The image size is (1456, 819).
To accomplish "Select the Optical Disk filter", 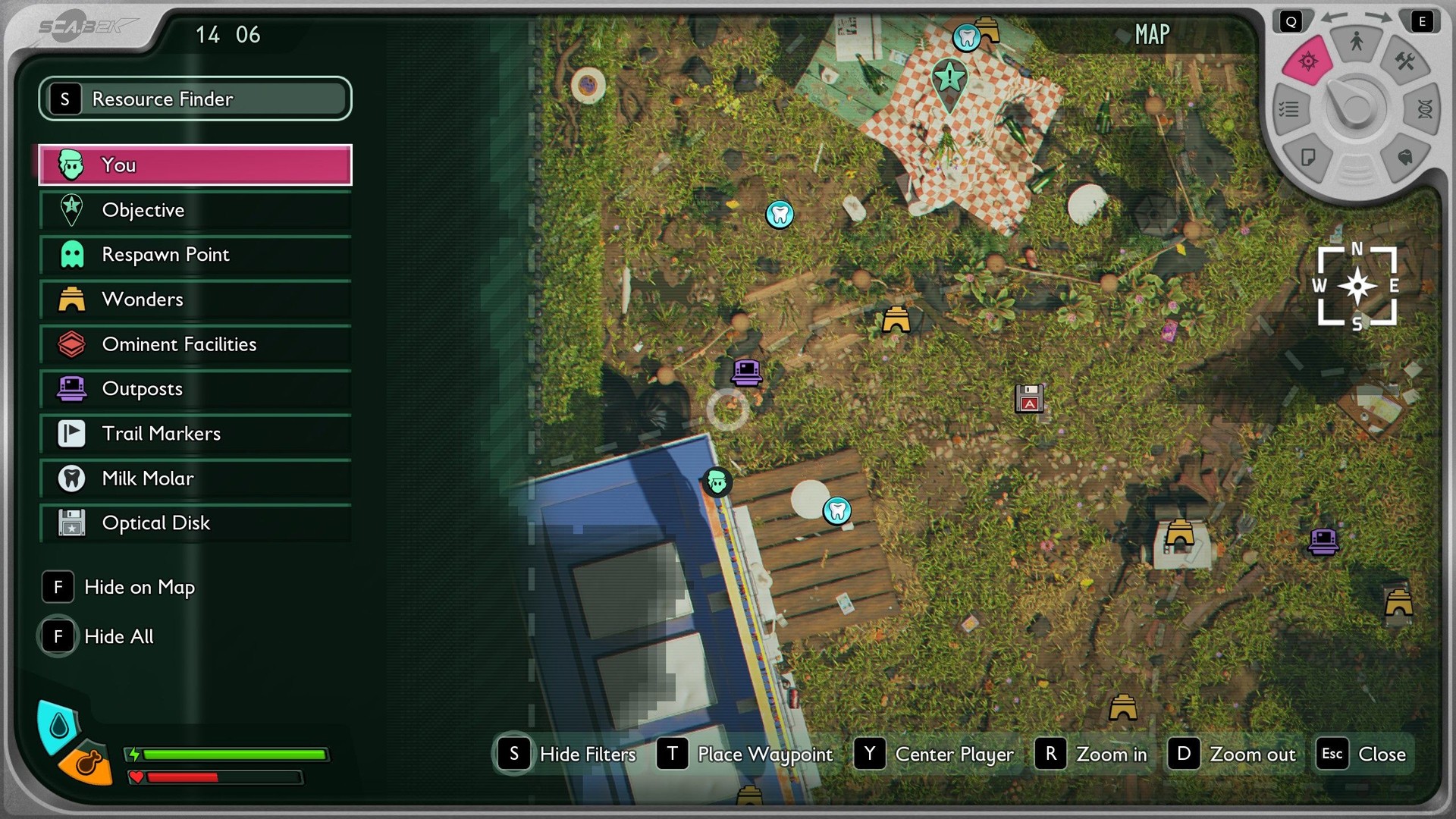I will coord(195,523).
